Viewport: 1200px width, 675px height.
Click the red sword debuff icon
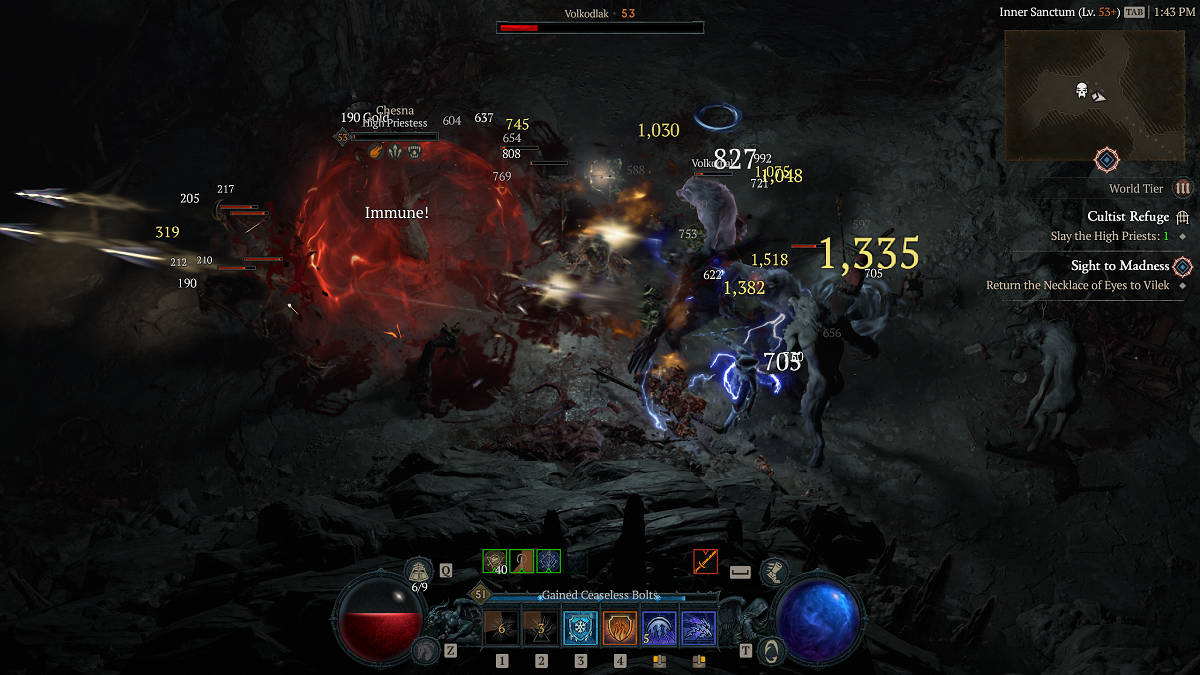[705, 562]
